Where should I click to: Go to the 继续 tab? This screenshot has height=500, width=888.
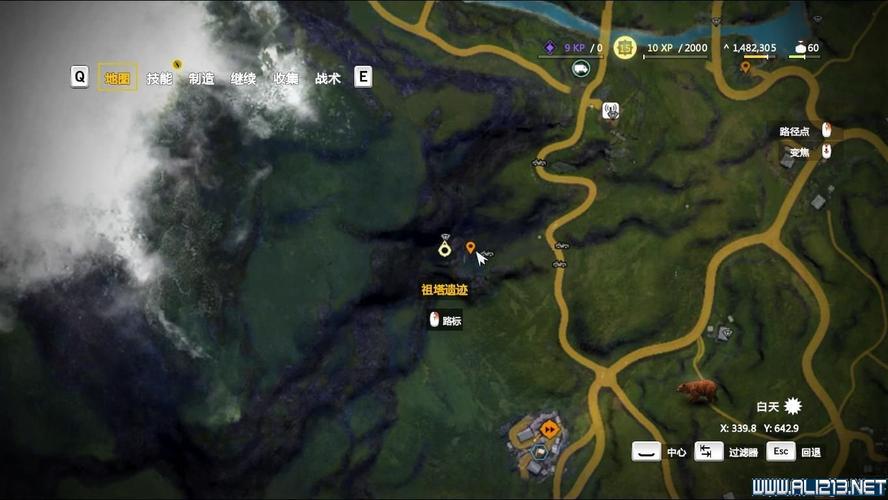[x=243, y=78]
